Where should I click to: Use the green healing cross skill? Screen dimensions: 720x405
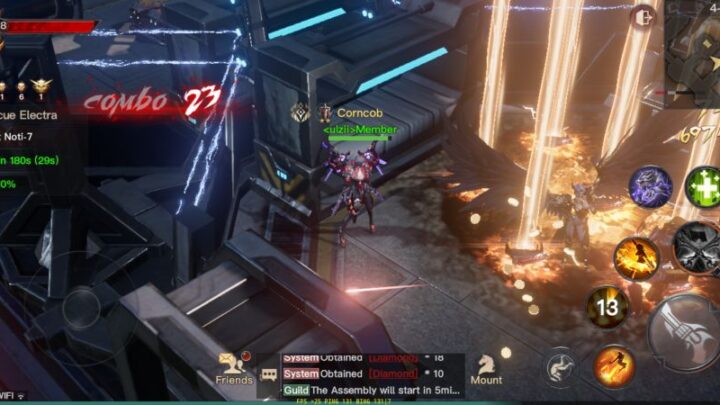click(703, 186)
